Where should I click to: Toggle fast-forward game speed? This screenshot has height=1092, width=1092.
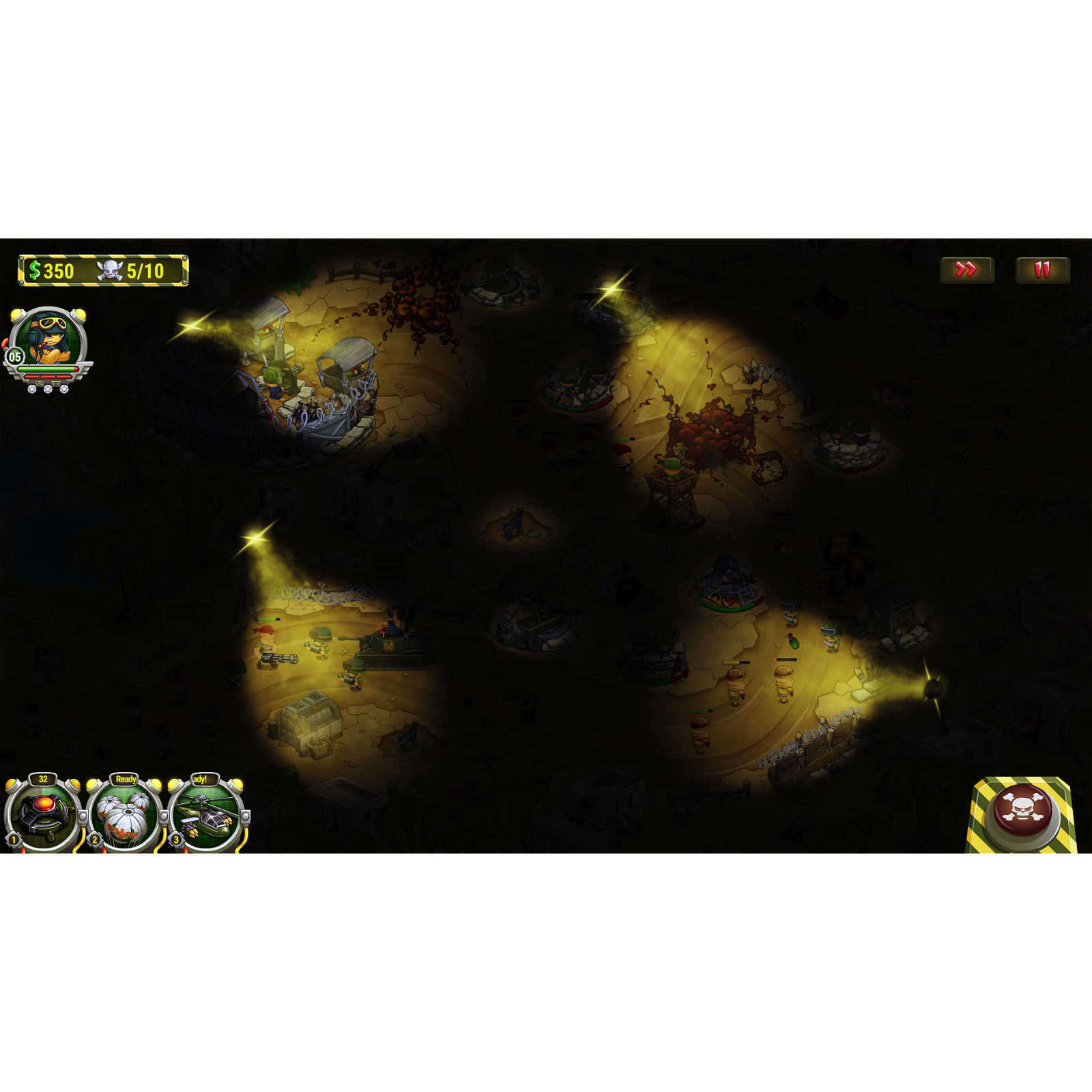(x=966, y=271)
